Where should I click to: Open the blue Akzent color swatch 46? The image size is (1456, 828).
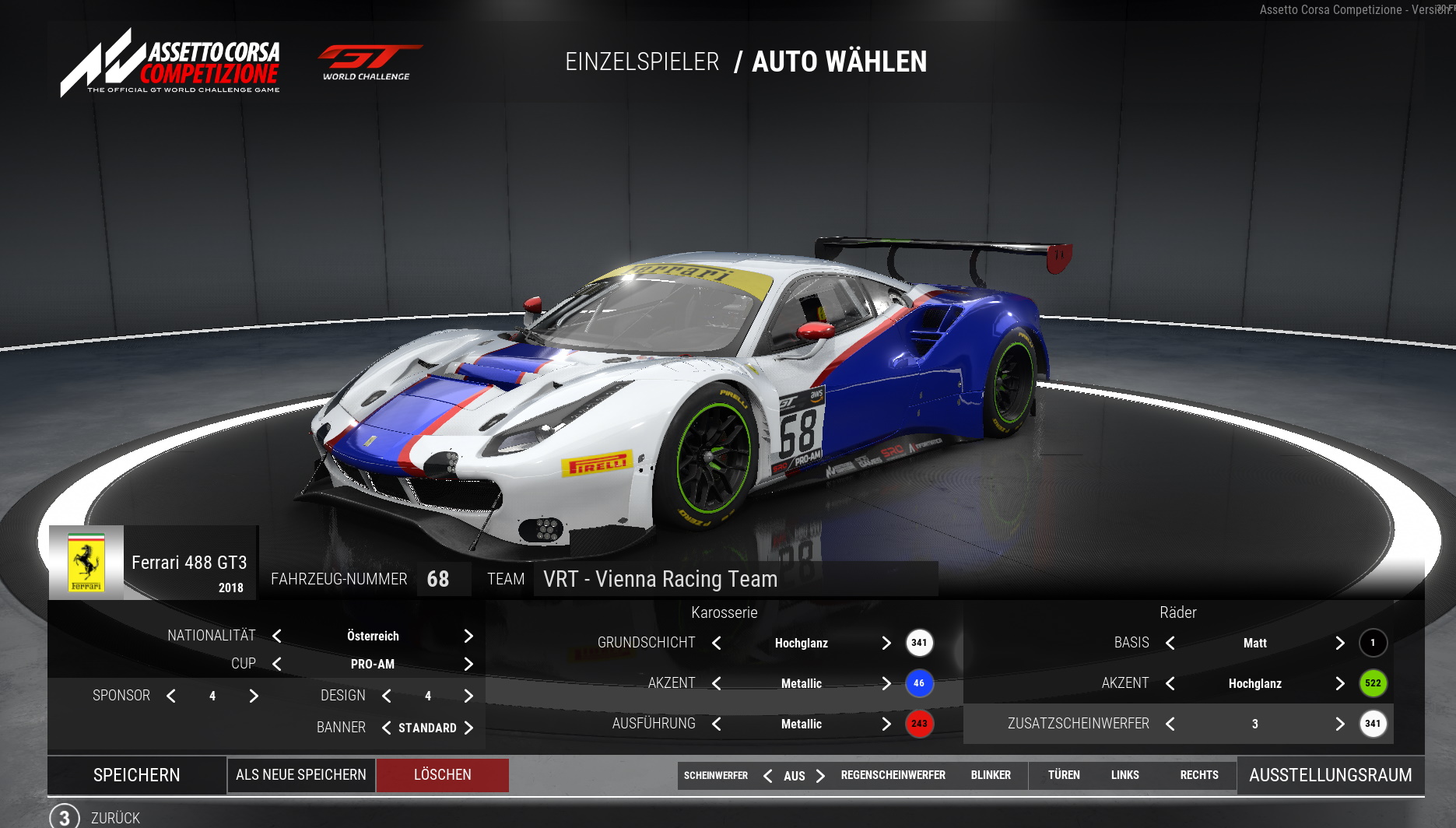tap(919, 683)
